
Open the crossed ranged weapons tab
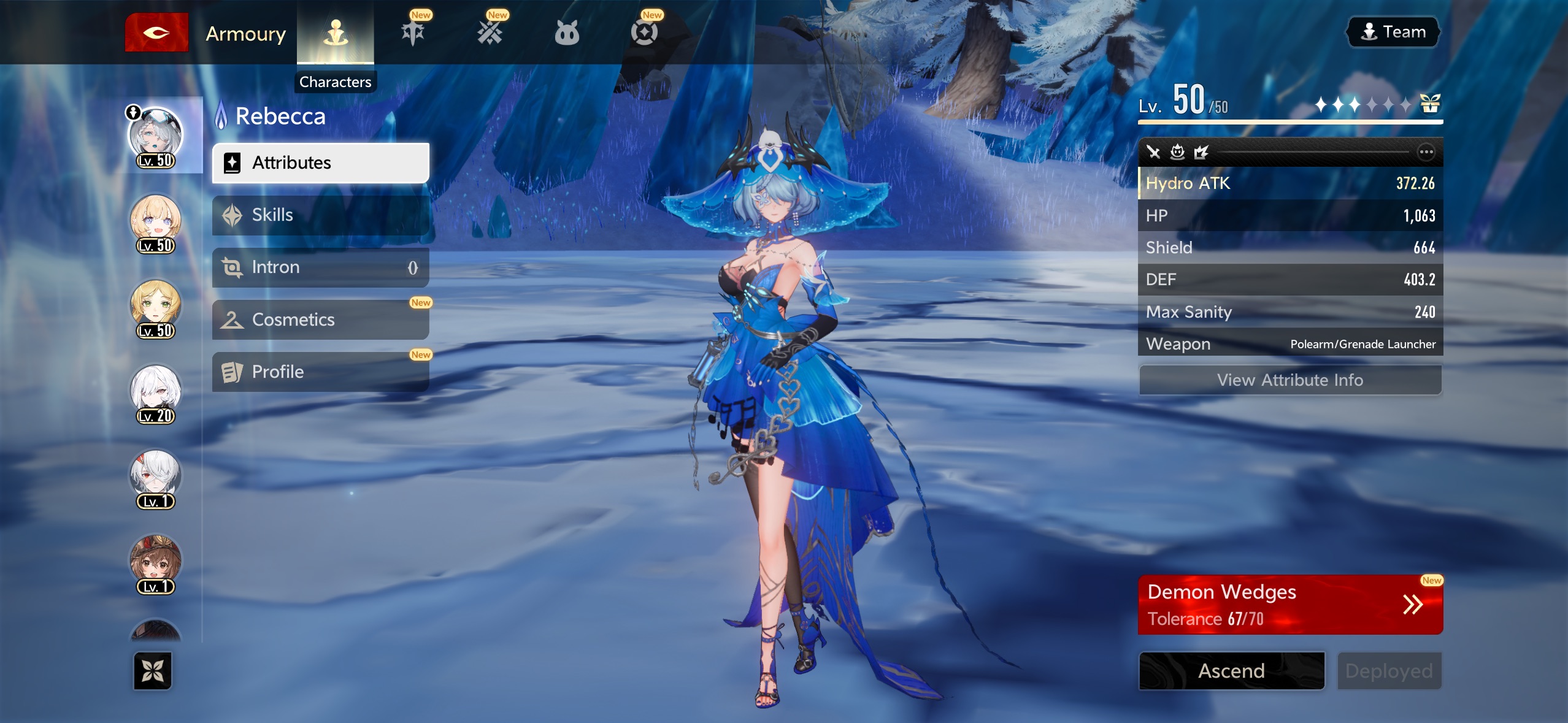pyautogui.click(x=490, y=33)
